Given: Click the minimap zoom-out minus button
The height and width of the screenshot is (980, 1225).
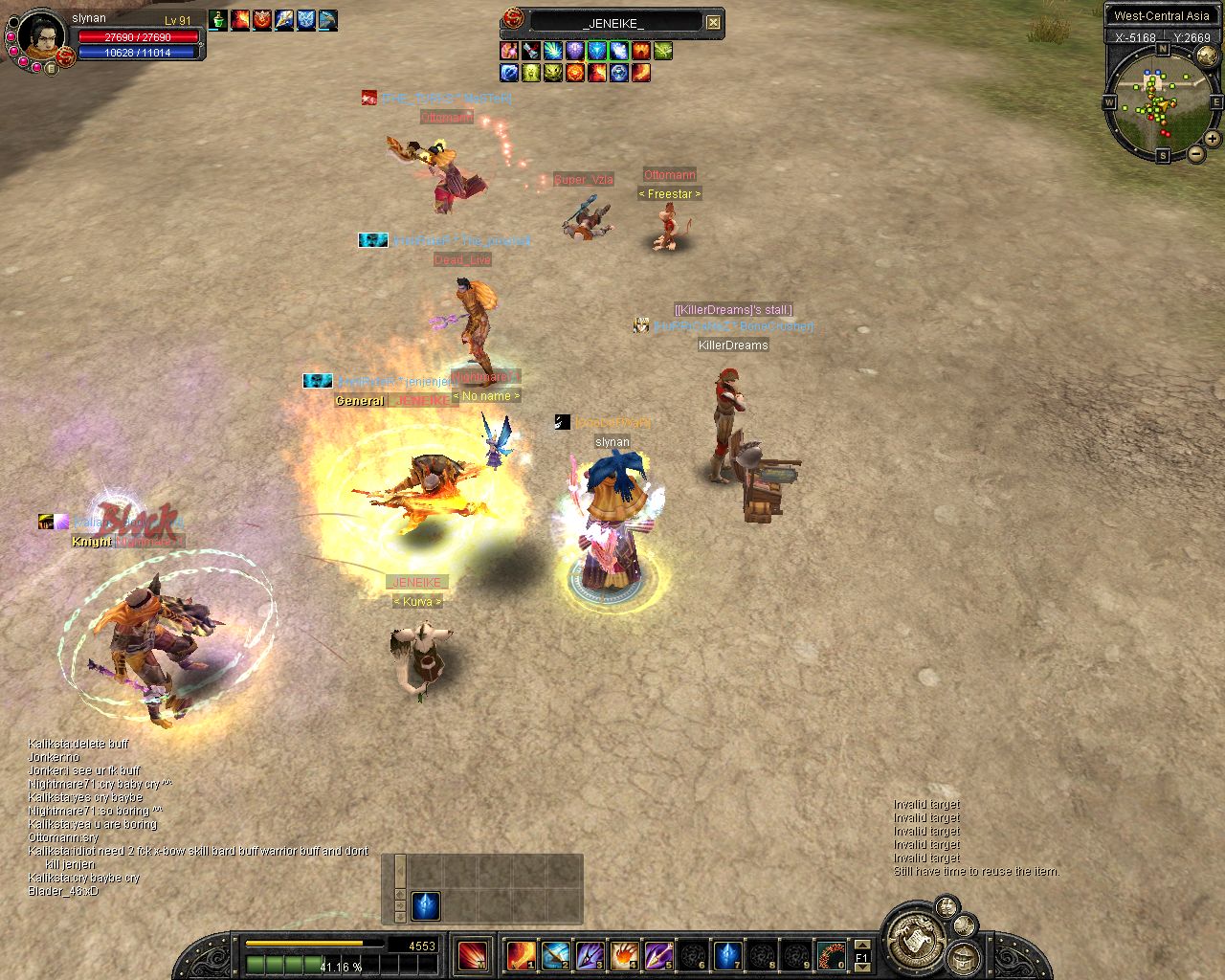Looking at the screenshot, I should click(x=1195, y=153).
